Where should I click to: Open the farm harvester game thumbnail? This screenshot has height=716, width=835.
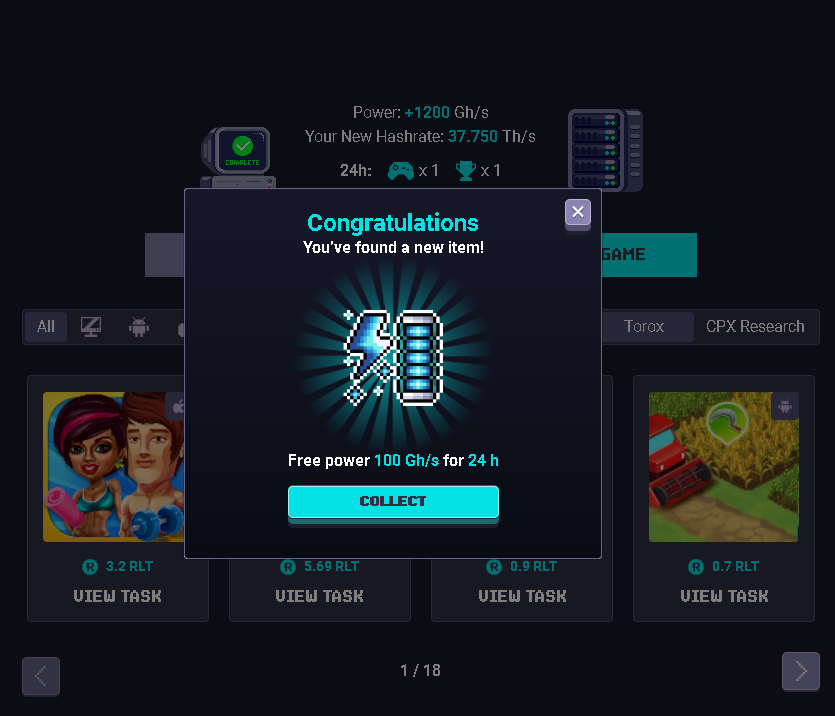pyautogui.click(x=723, y=466)
